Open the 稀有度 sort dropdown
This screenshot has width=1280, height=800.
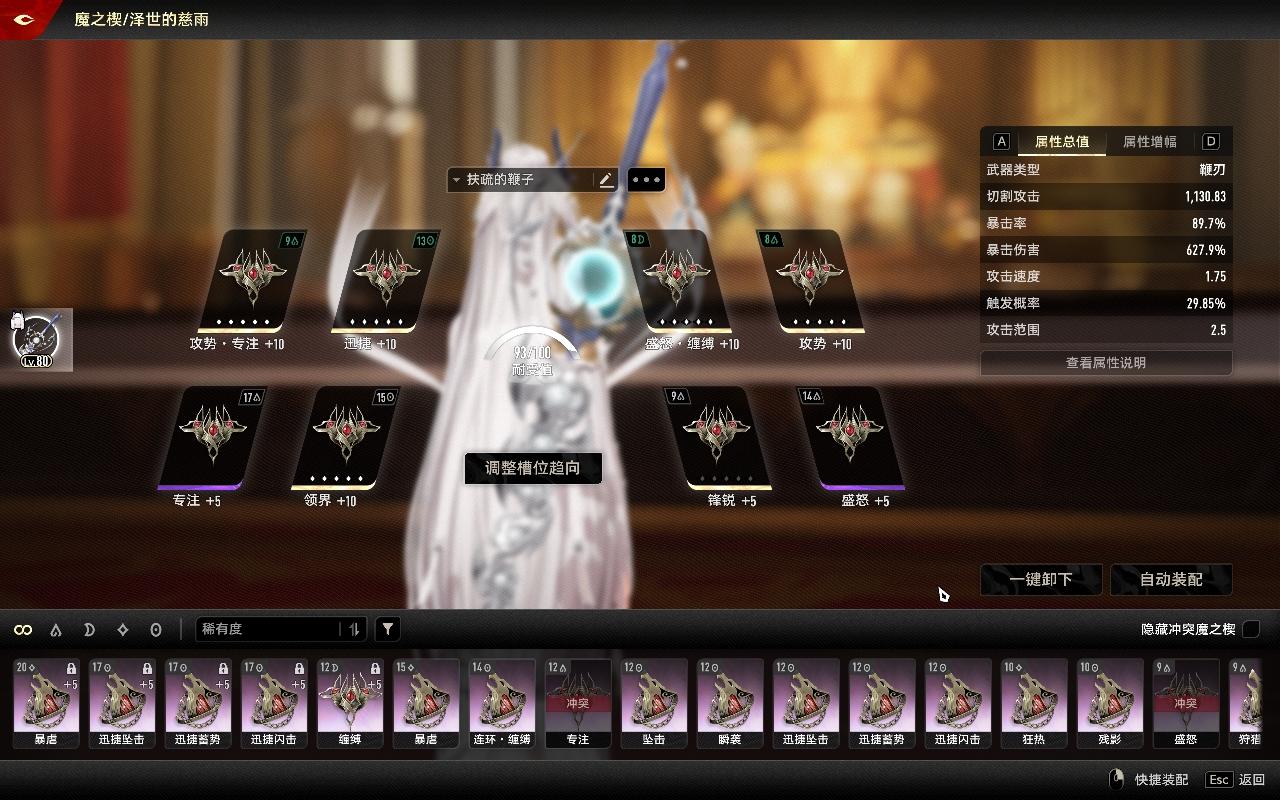[270, 629]
